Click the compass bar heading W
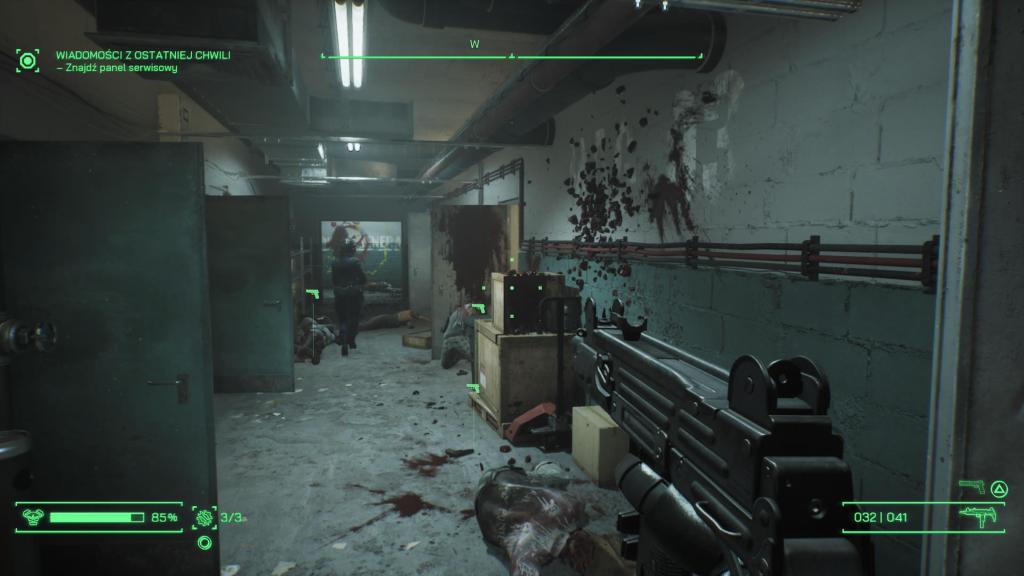The height and width of the screenshot is (576, 1024). click(474, 44)
